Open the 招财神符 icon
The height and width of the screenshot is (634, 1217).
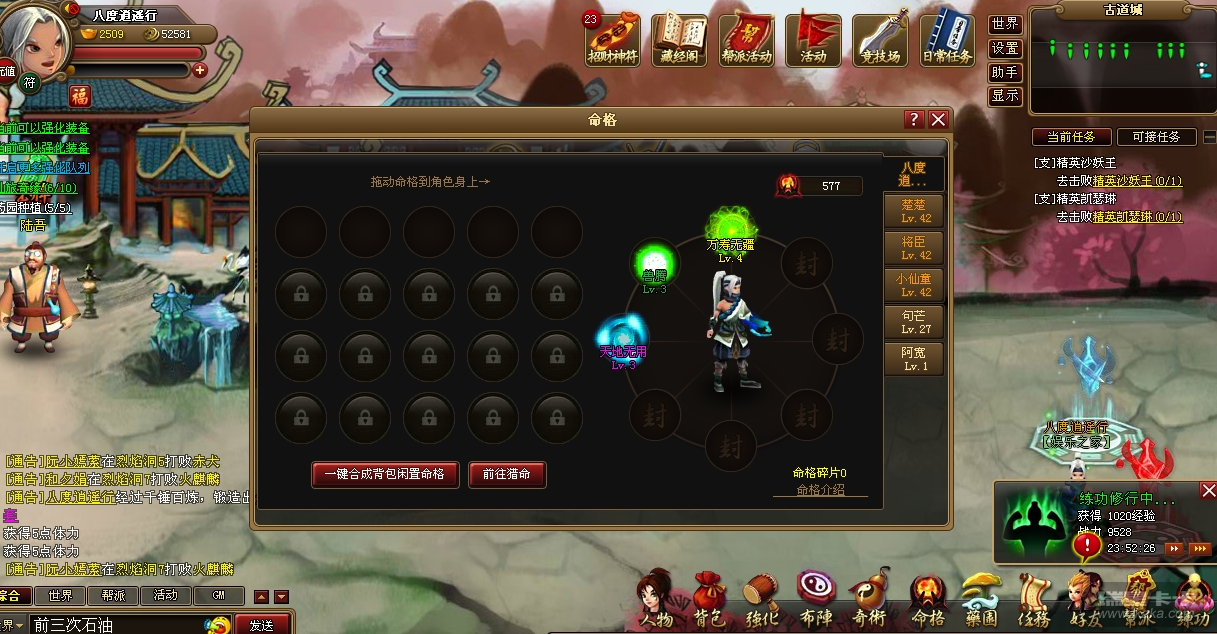pos(613,39)
